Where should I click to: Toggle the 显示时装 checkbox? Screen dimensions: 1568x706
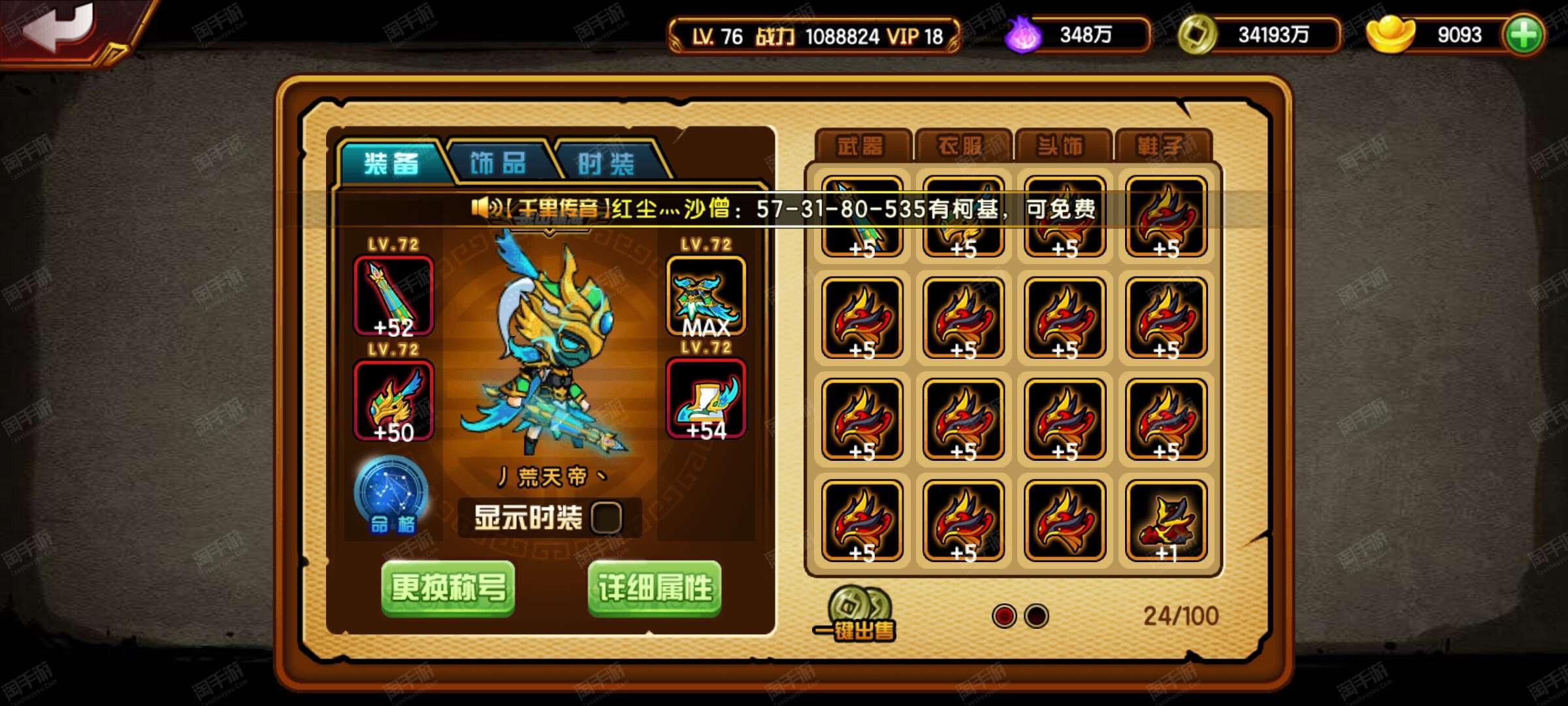606,518
